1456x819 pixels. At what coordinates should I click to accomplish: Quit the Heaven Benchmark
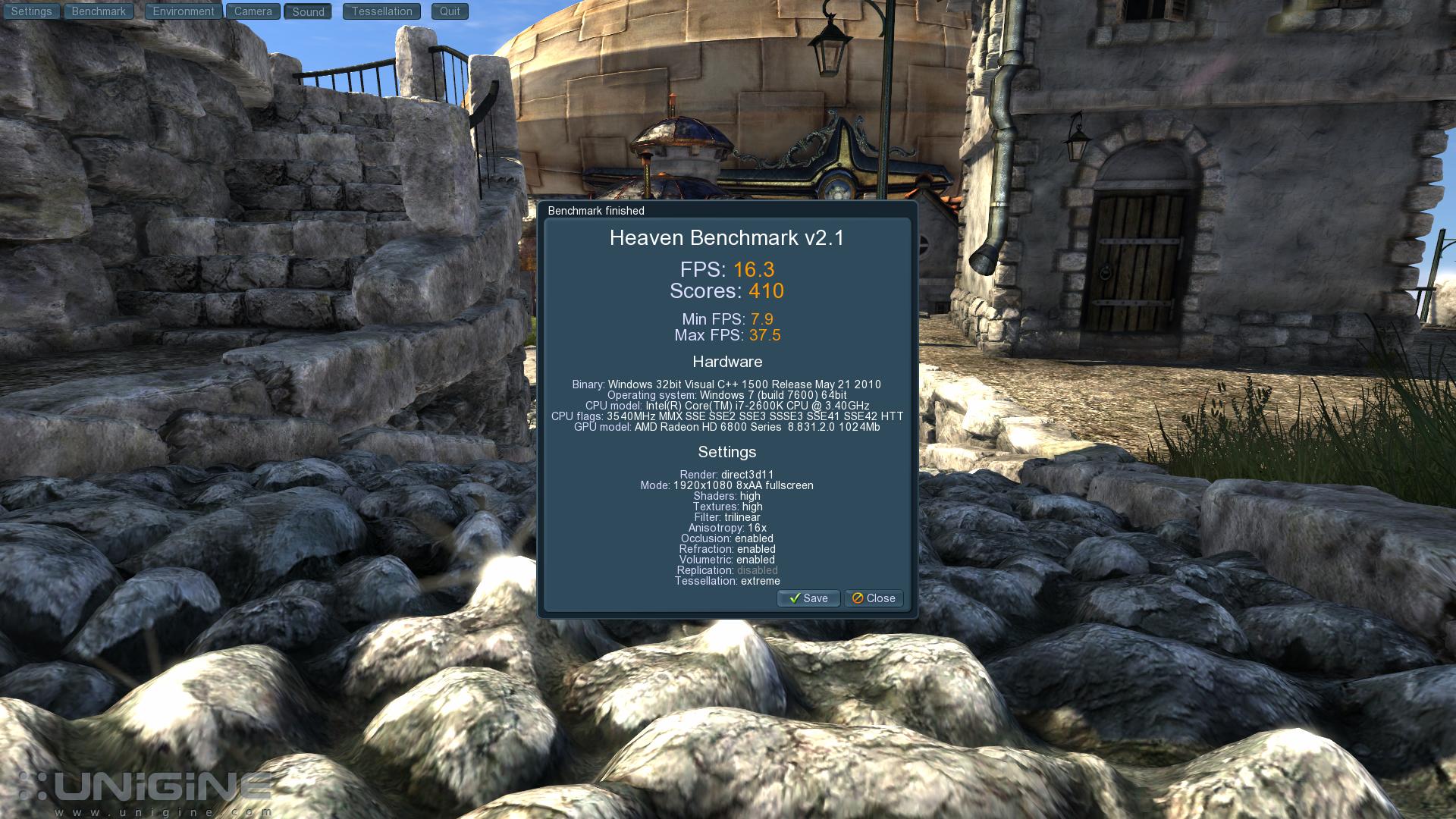click(450, 11)
